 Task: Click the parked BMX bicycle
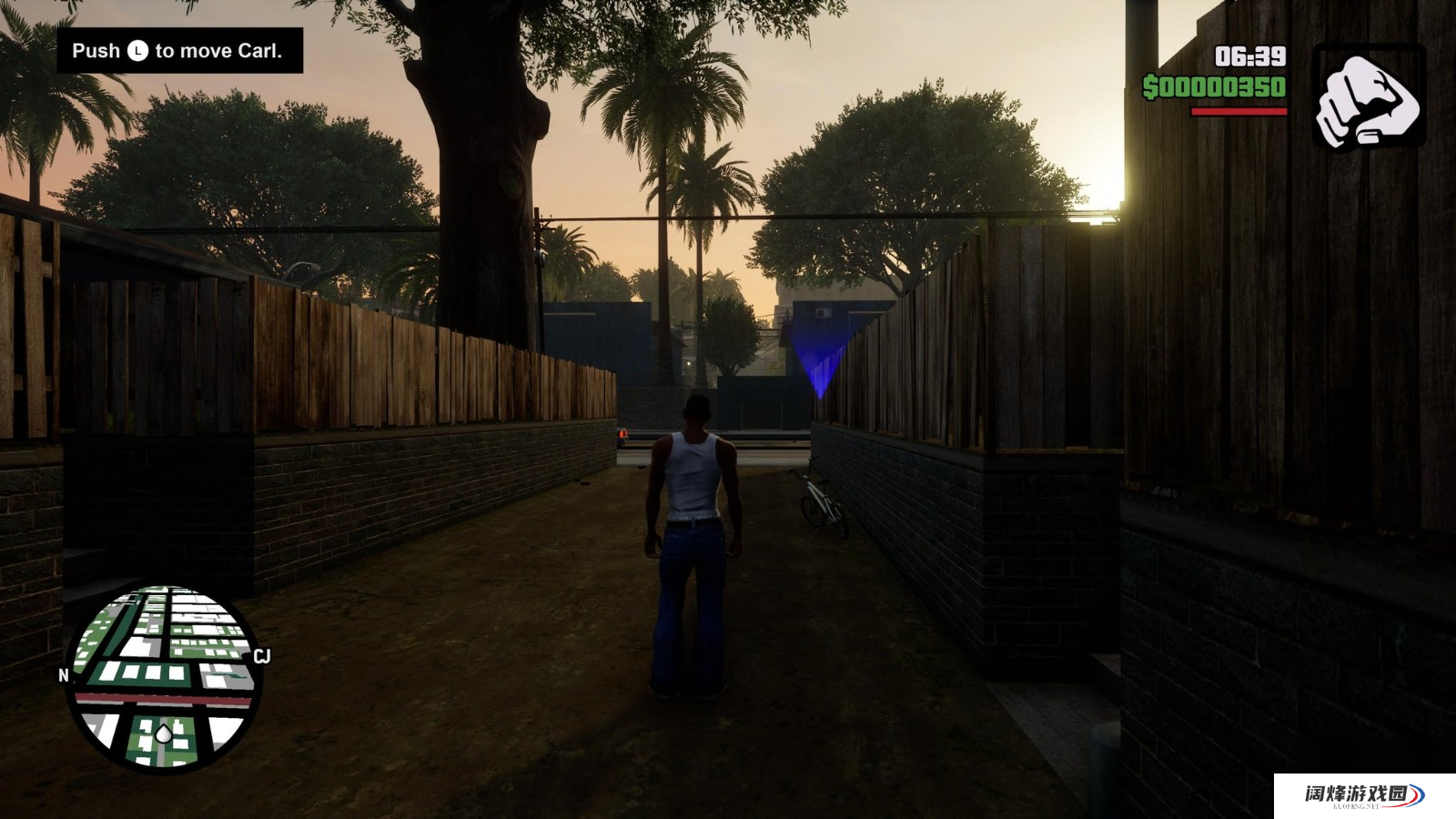coord(820,500)
